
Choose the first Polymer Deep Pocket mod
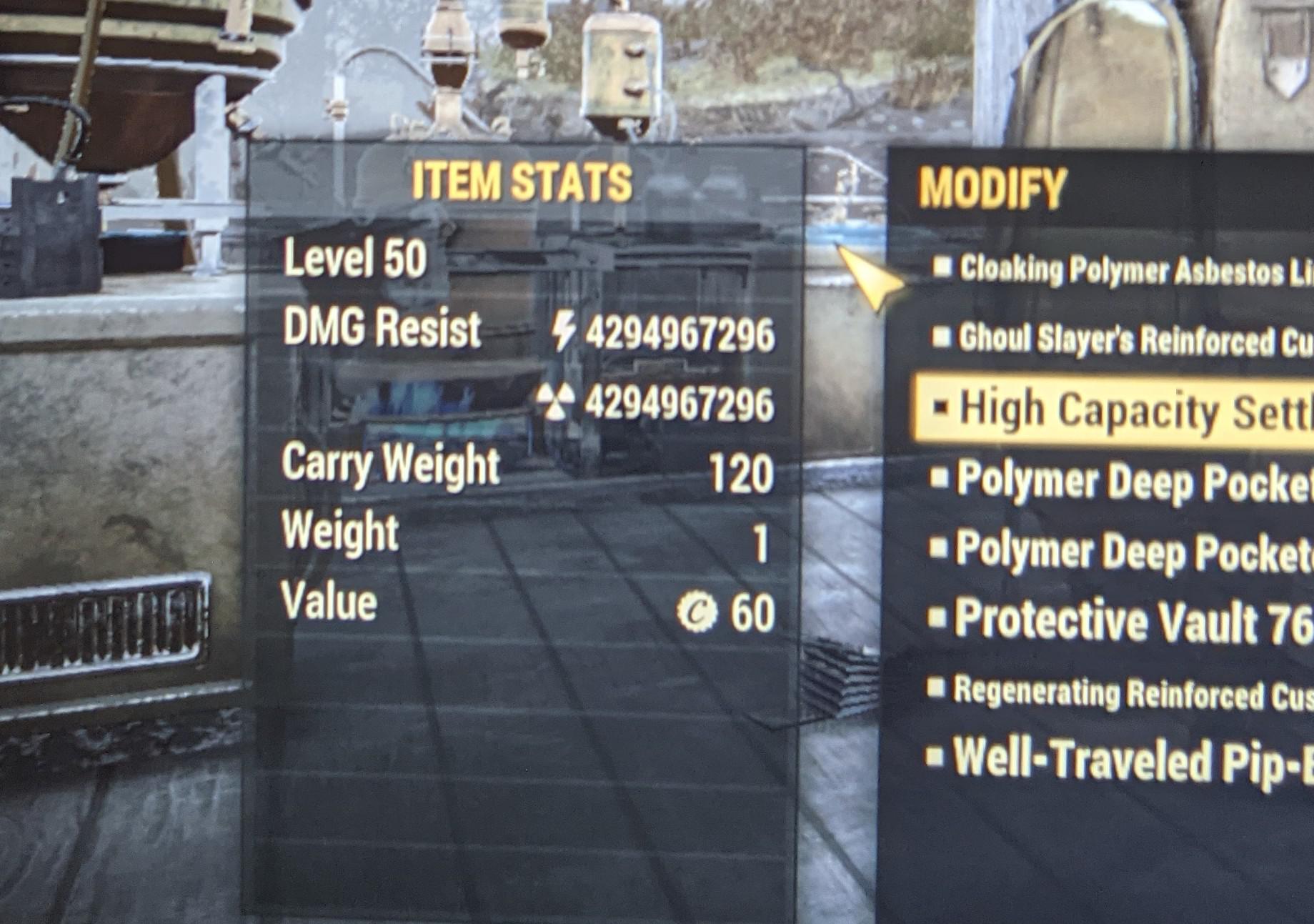[x=1115, y=477]
